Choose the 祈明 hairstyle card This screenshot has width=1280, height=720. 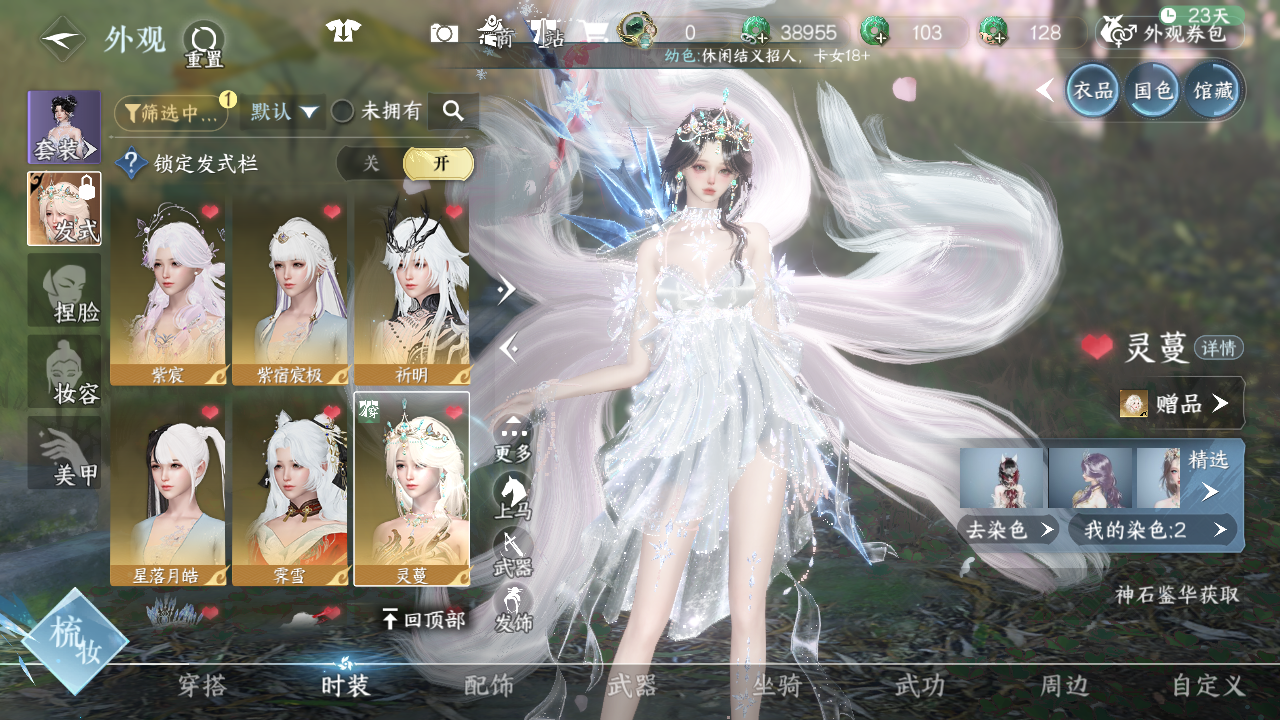[411, 290]
